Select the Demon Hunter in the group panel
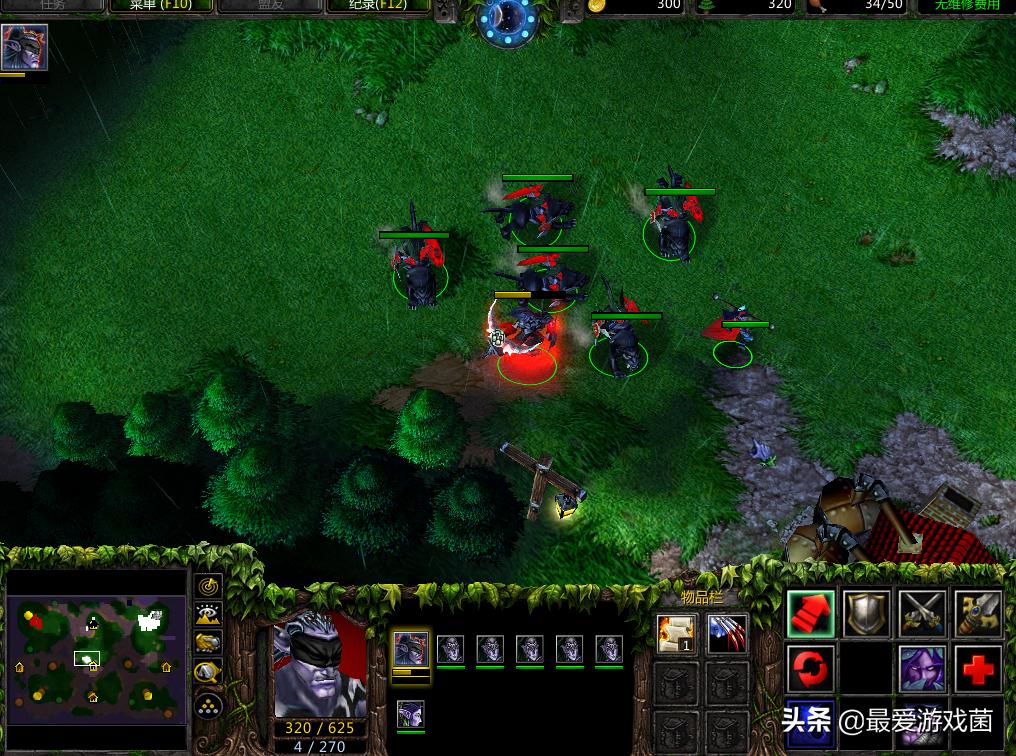This screenshot has width=1016, height=756. (x=410, y=648)
